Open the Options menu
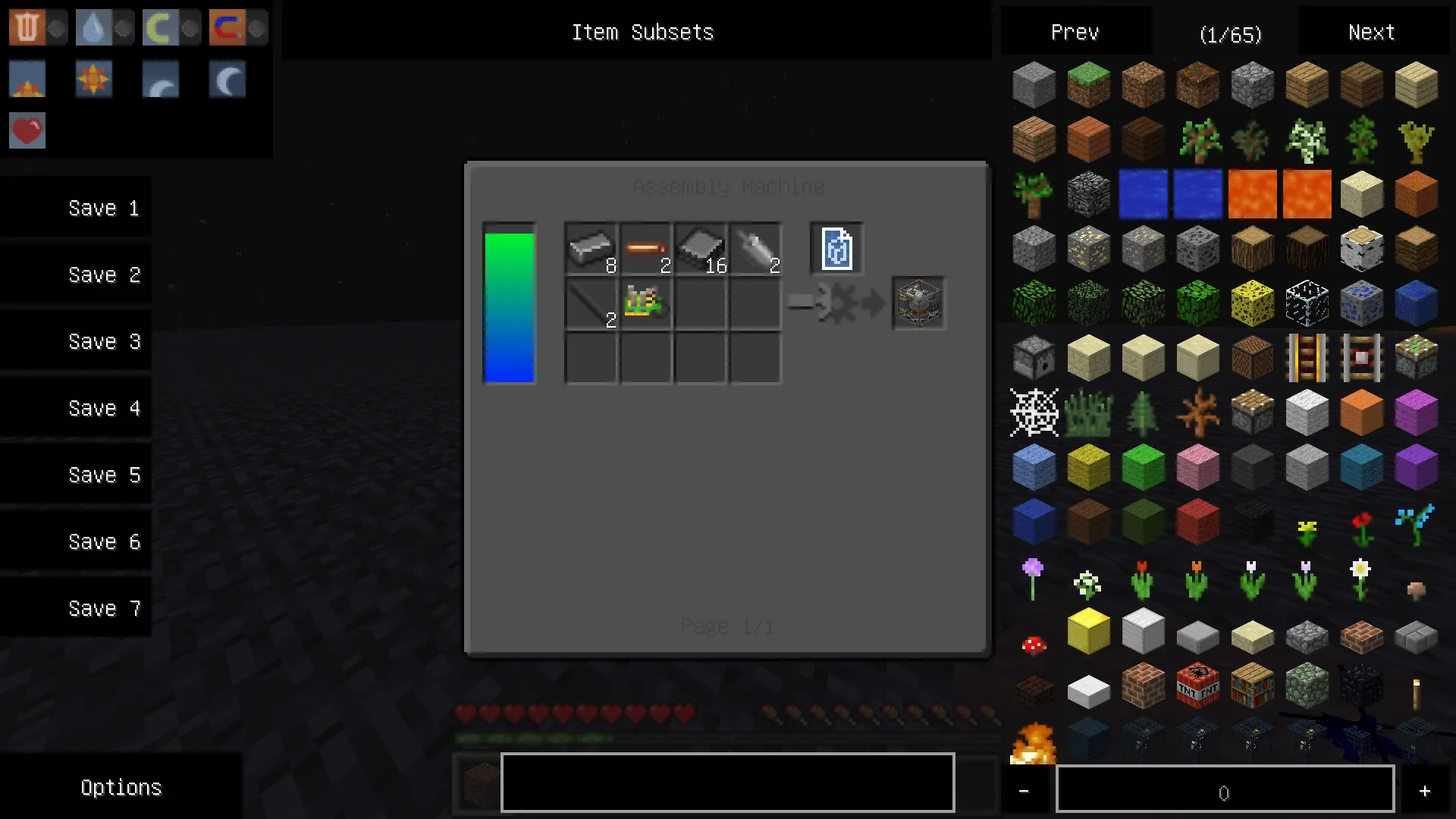1456x819 pixels. [121, 787]
